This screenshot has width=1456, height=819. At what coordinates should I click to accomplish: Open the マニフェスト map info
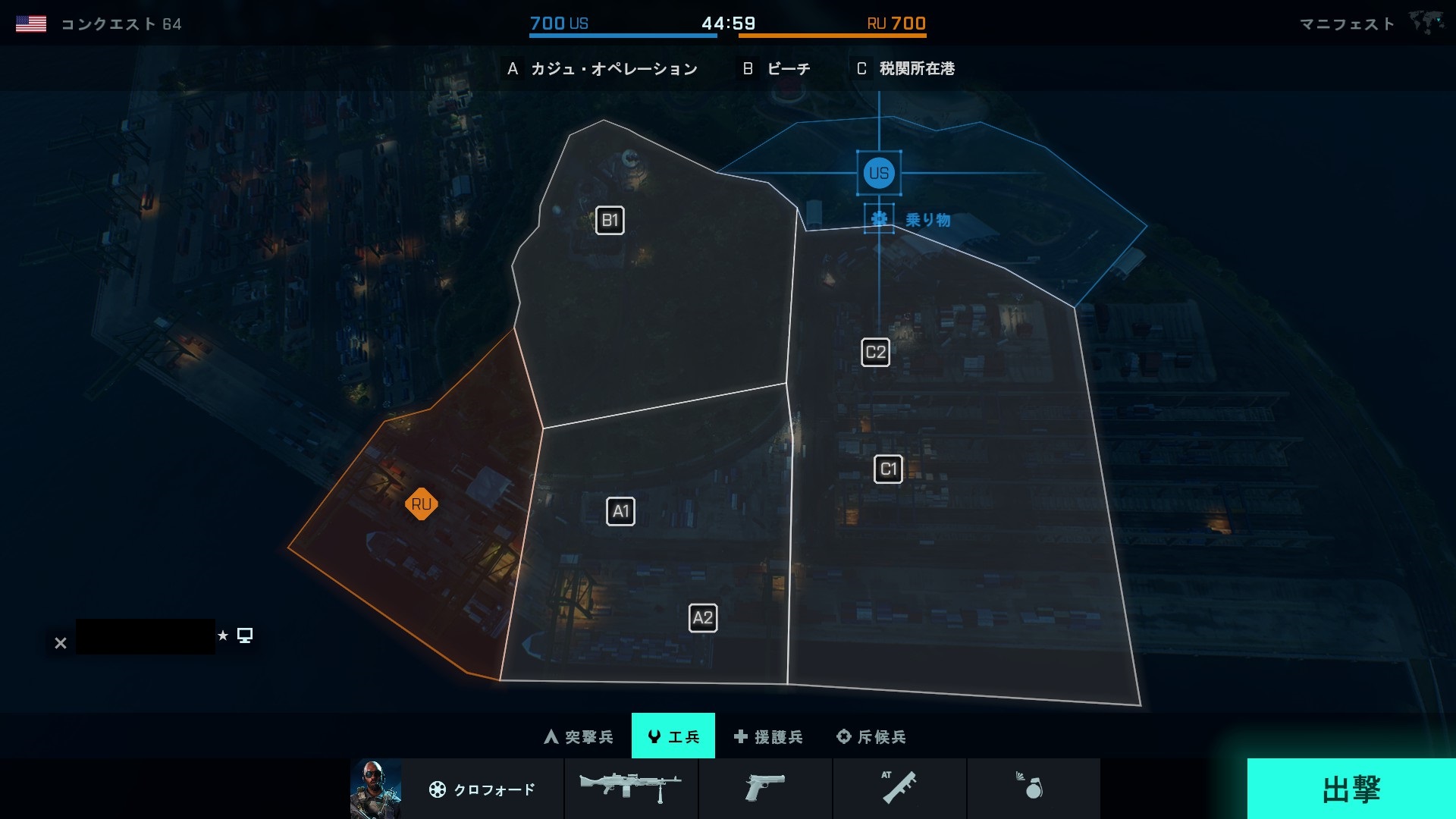point(1347,24)
